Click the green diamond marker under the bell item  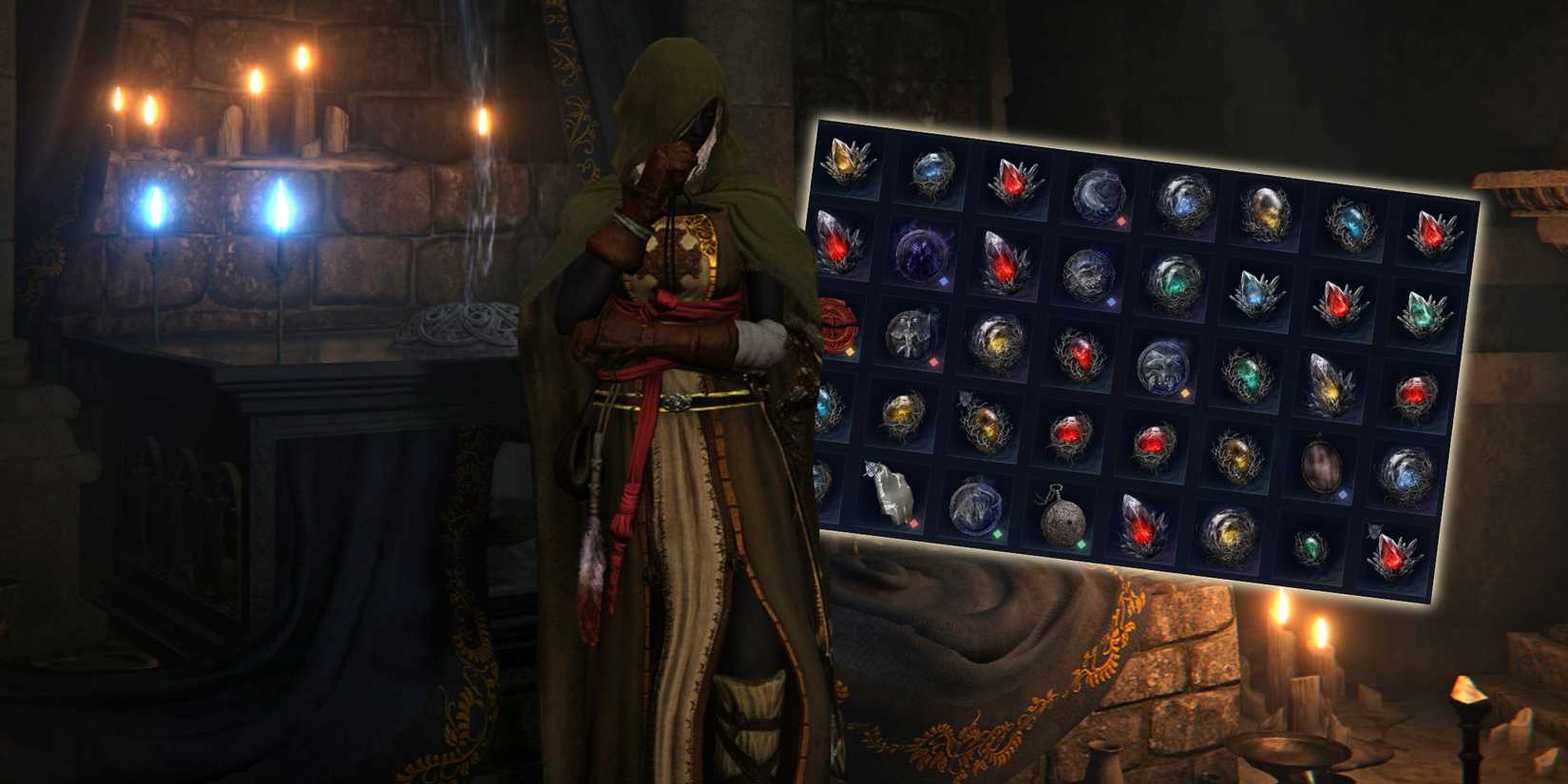coord(1080,545)
